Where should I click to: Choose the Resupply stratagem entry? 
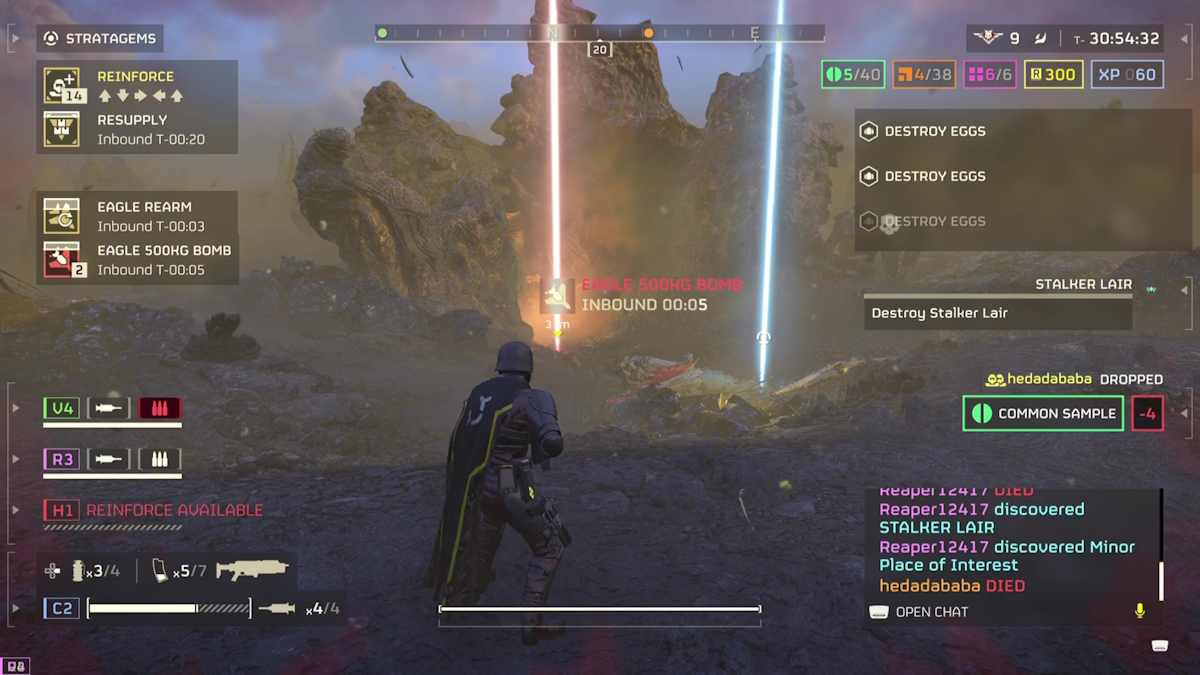coord(136,129)
